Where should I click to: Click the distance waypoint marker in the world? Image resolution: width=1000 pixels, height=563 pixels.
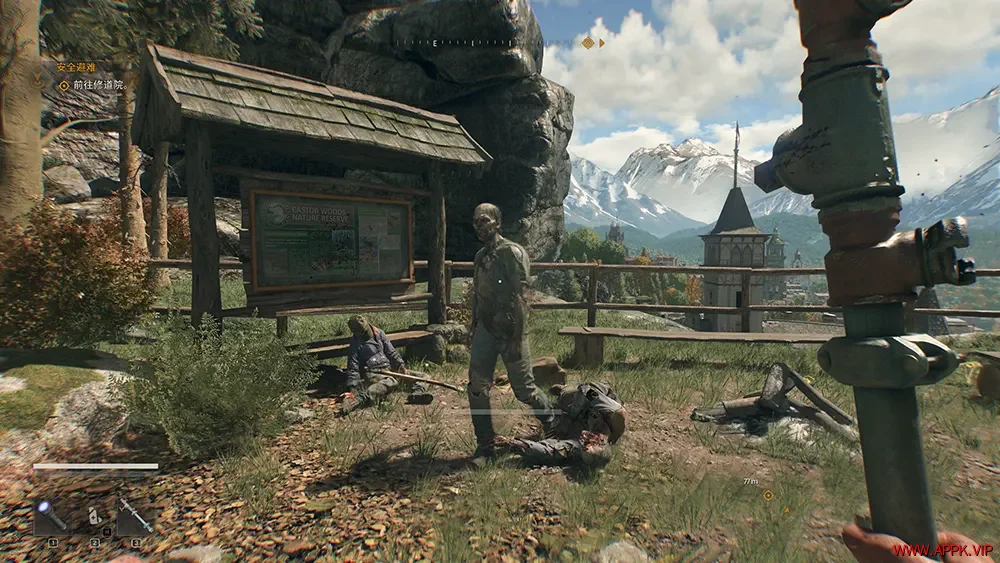coord(767,494)
